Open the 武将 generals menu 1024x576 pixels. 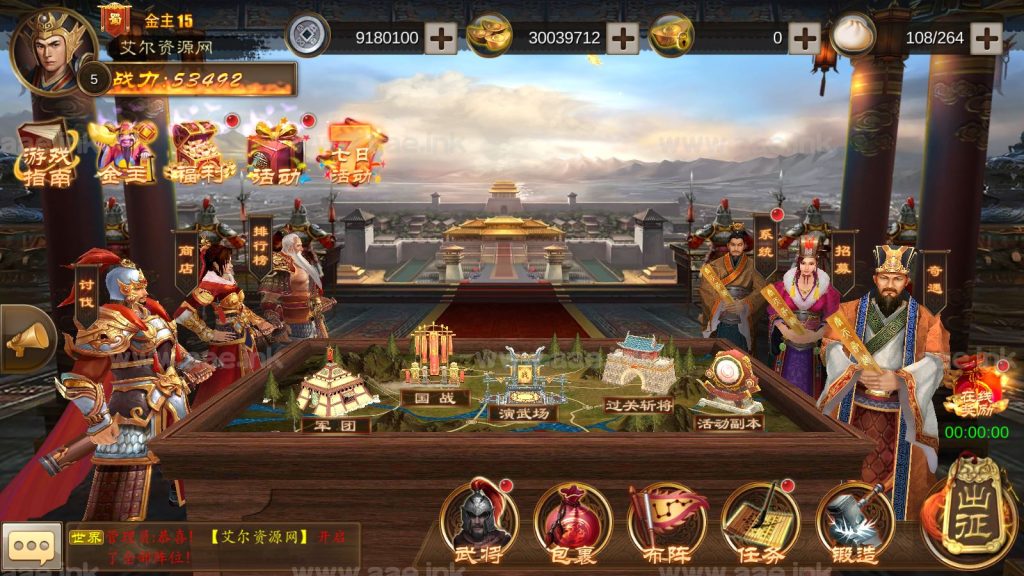[479, 520]
